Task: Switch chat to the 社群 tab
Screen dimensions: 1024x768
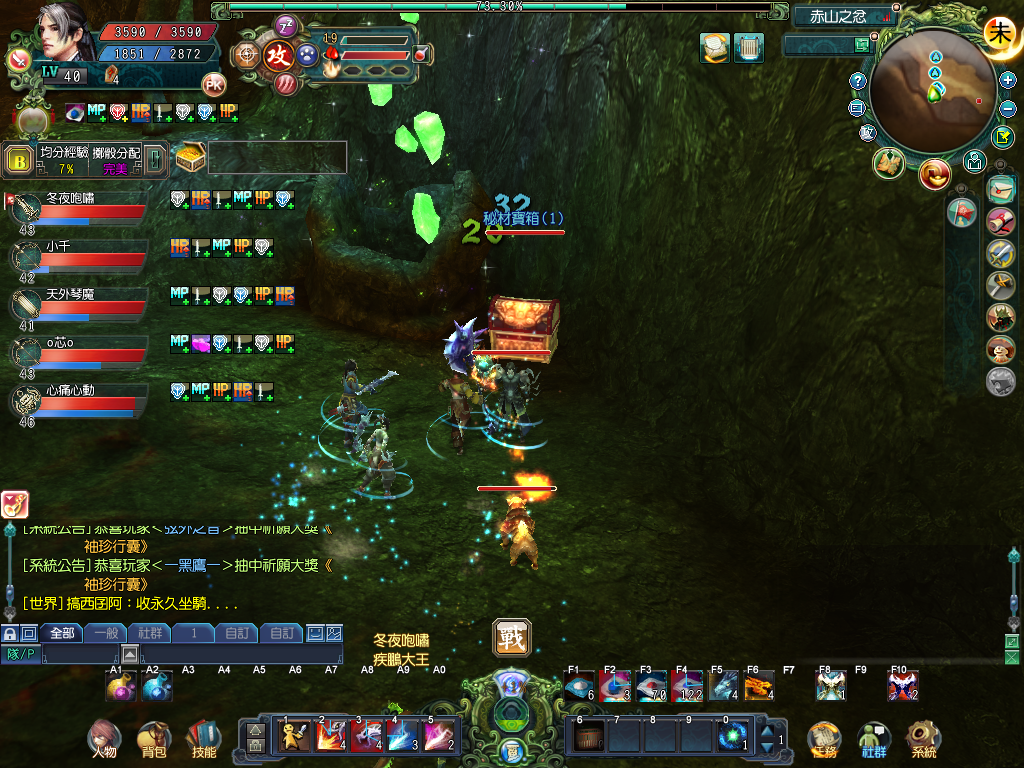Action: (150, 633)
